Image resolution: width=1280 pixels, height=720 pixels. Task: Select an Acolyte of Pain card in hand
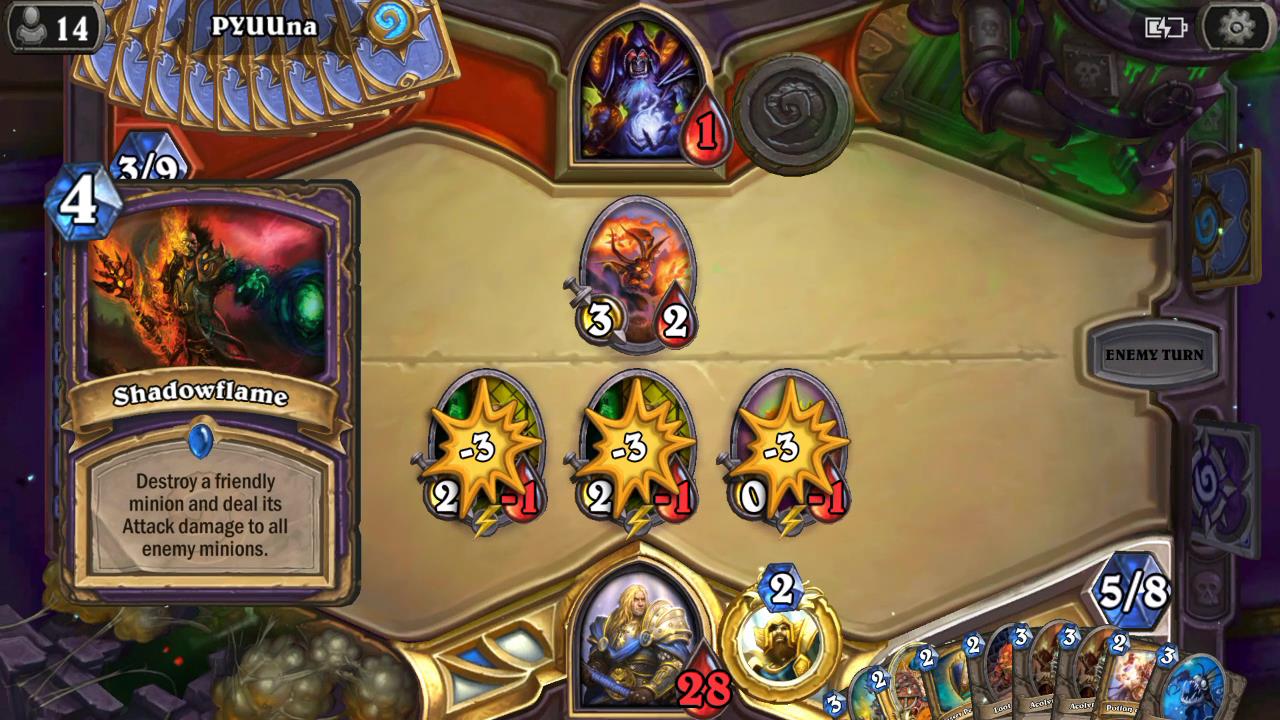[1040, 690]
